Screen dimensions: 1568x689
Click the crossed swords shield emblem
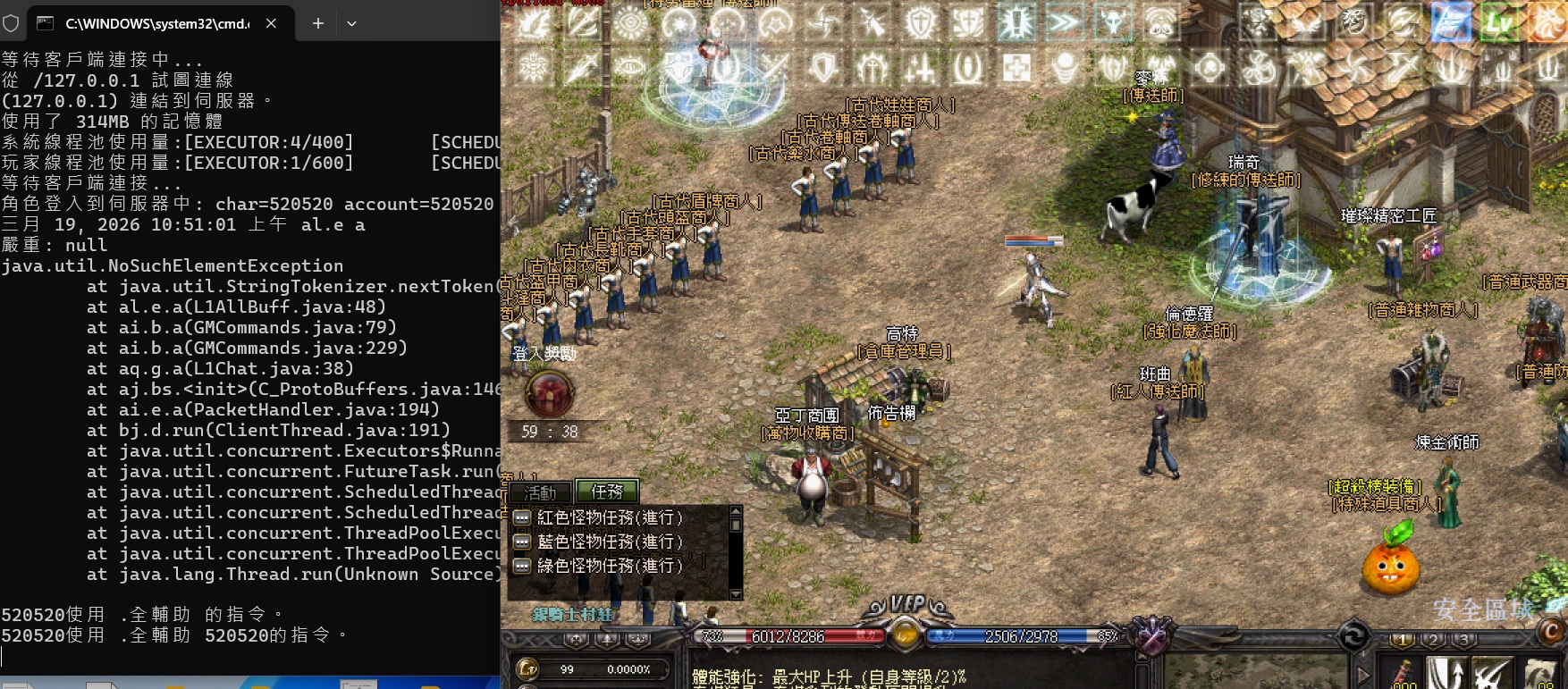coord(1152,635)
